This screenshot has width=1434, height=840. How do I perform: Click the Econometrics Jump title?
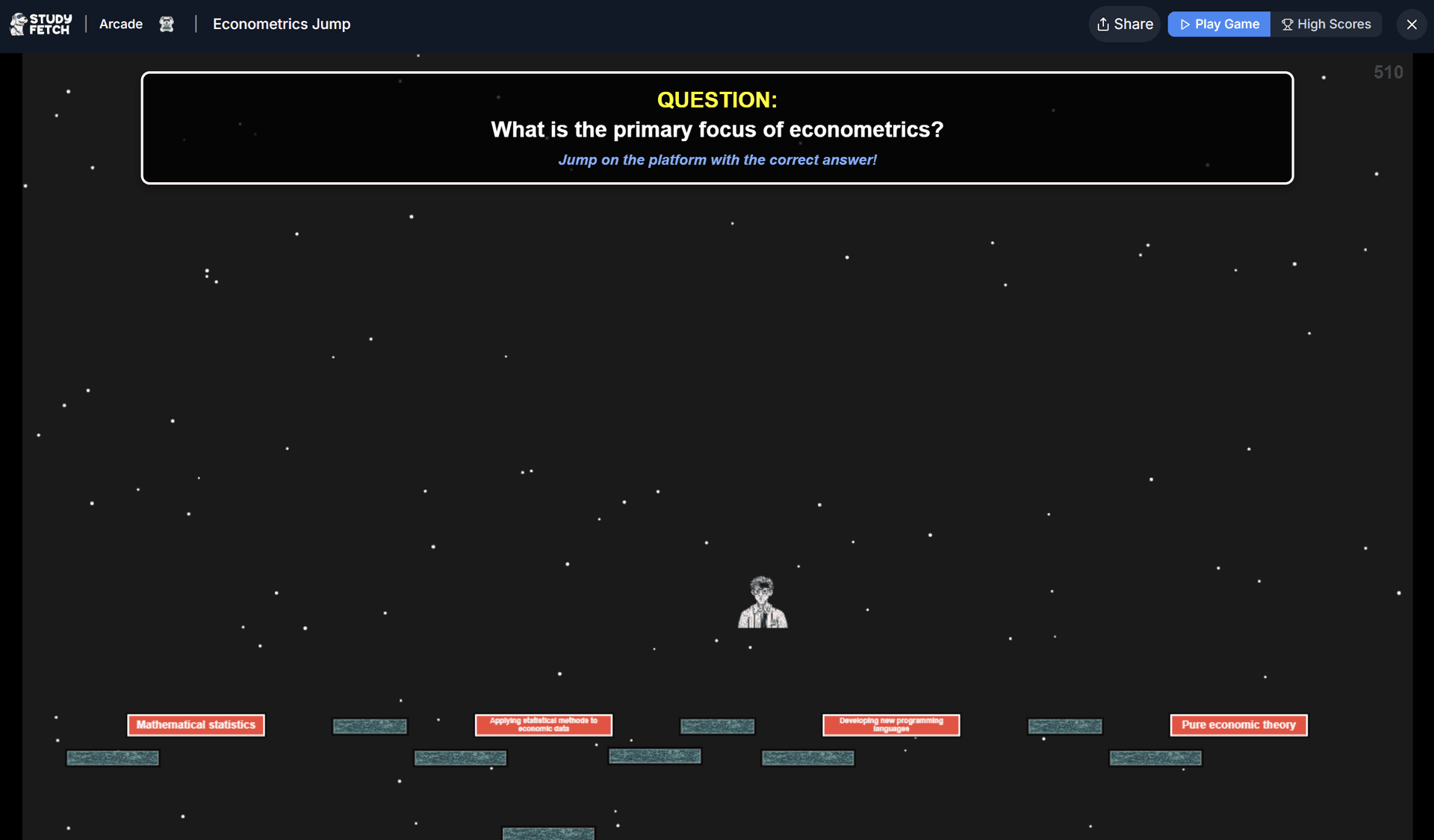[x=281, y=24]
